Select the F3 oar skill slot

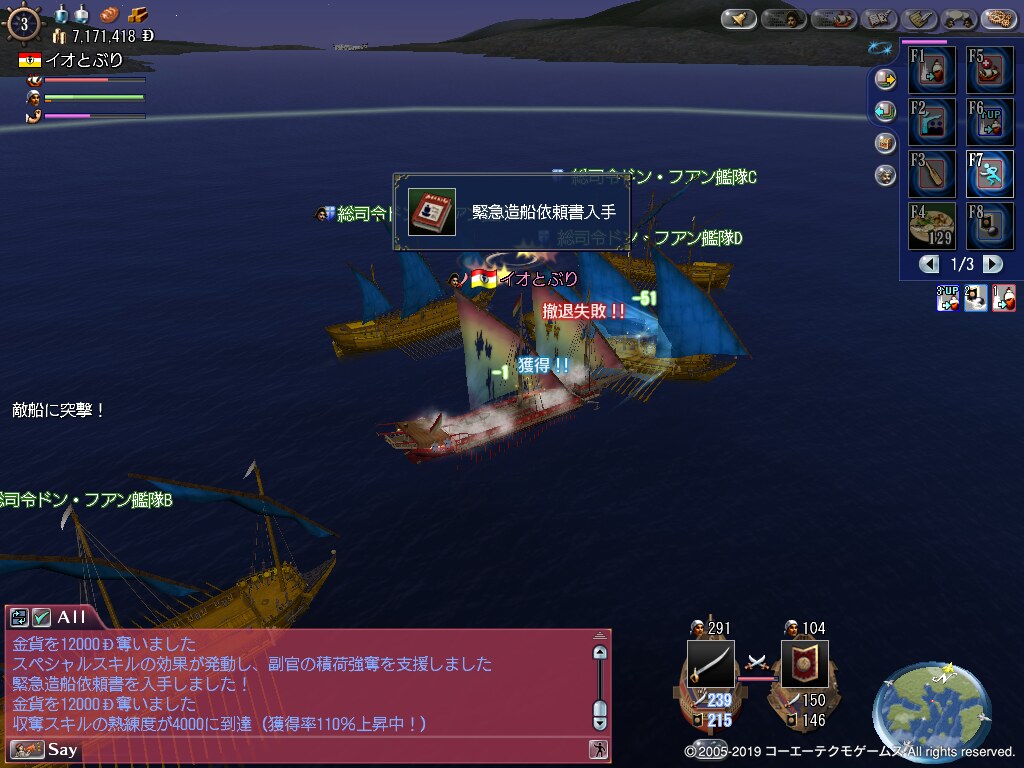[932, 174]
